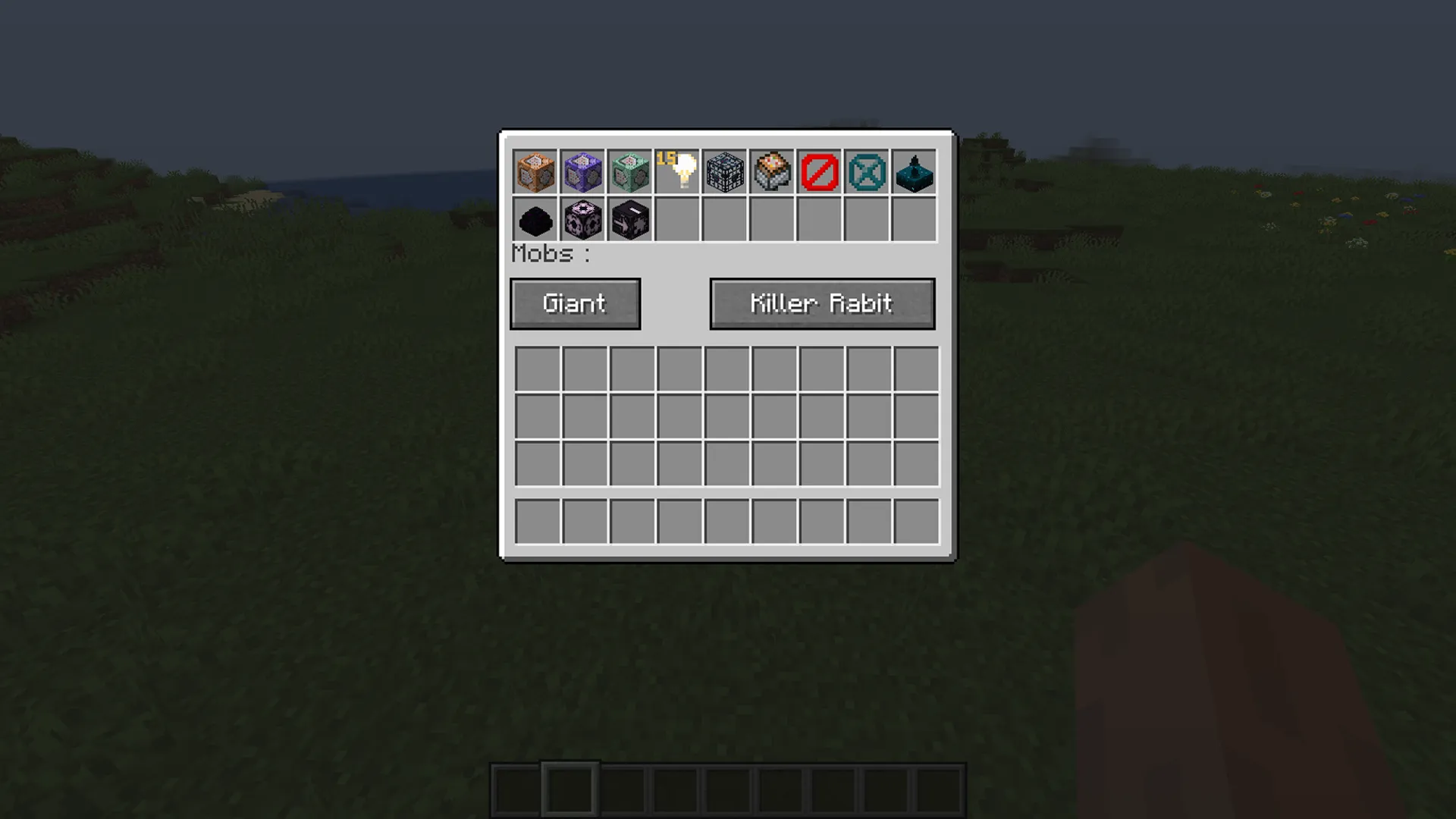1456x819 pixels.
Task: Select the structure block item
Action: pos(725,172)
